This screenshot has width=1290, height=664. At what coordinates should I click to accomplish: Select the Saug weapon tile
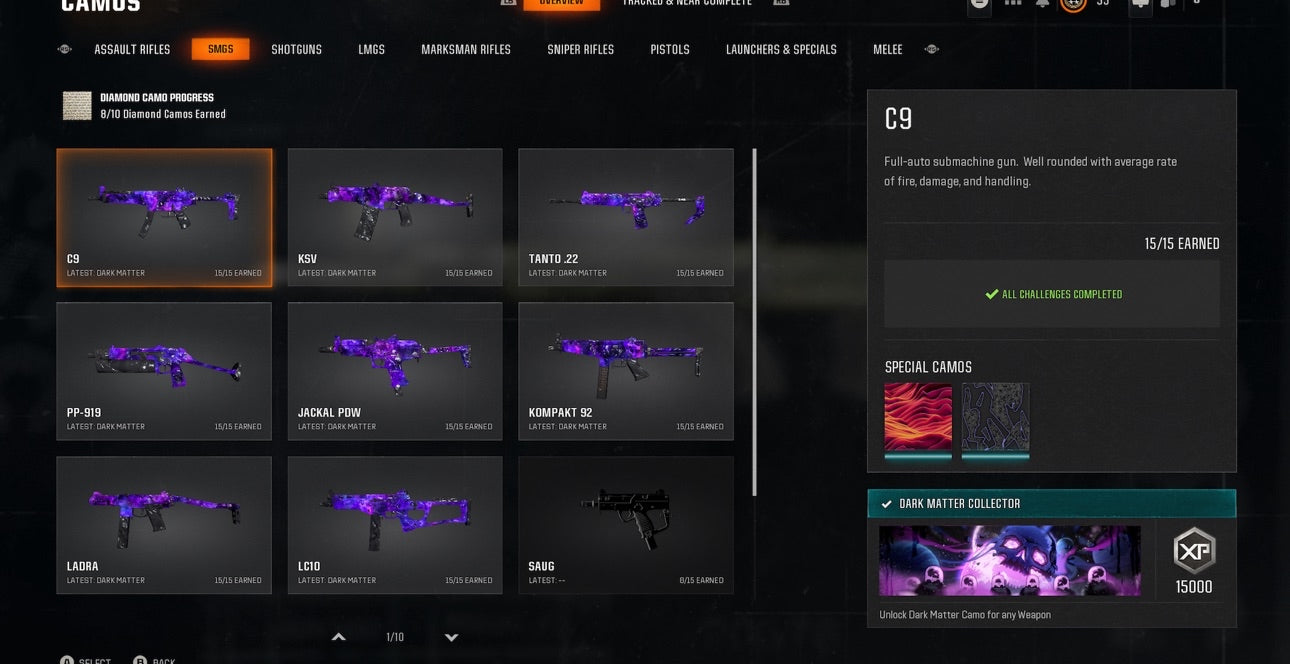[626, 525]
